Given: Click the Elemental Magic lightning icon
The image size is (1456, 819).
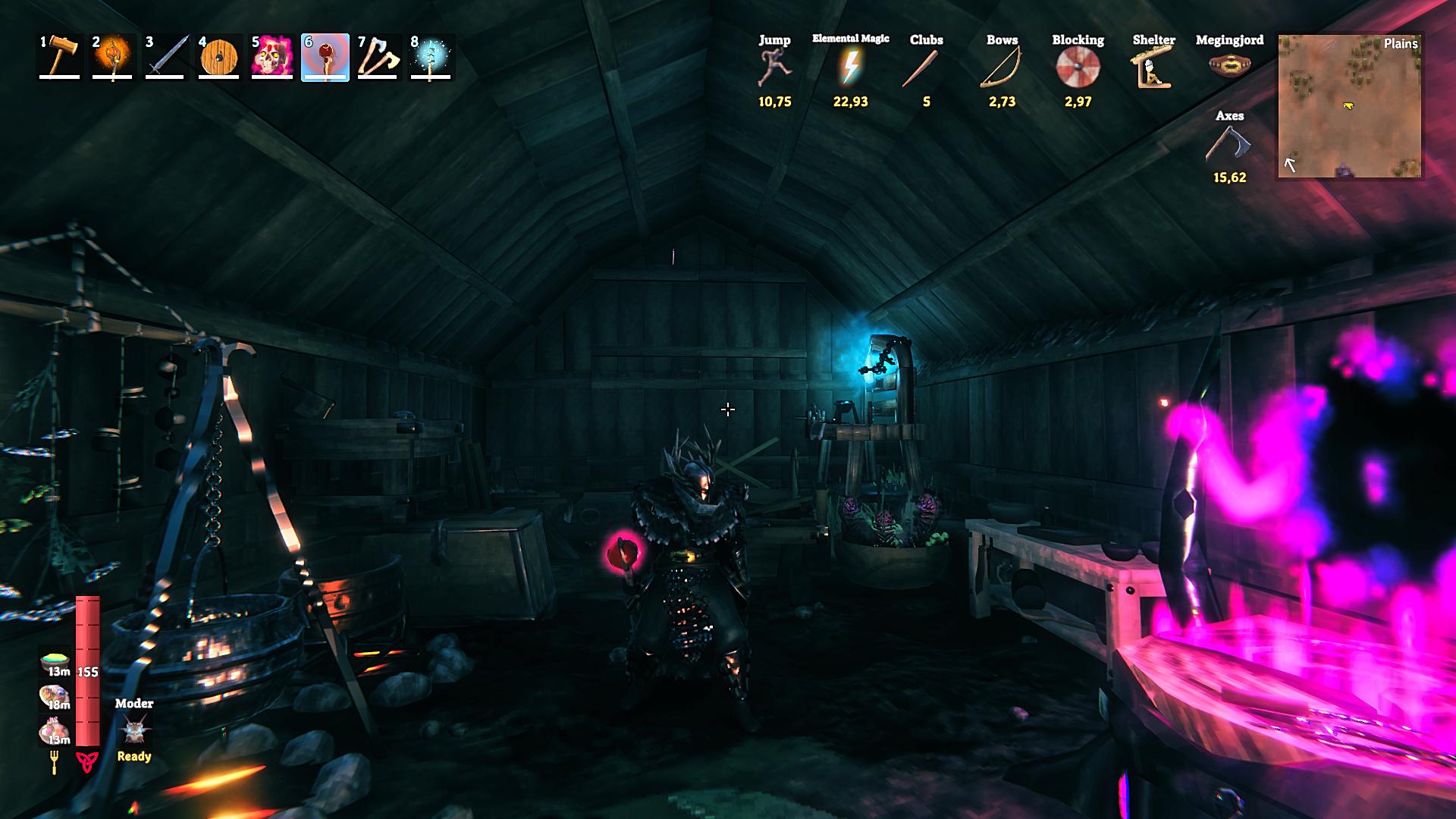Looking at the screenshot, I should tap(850, 67).
